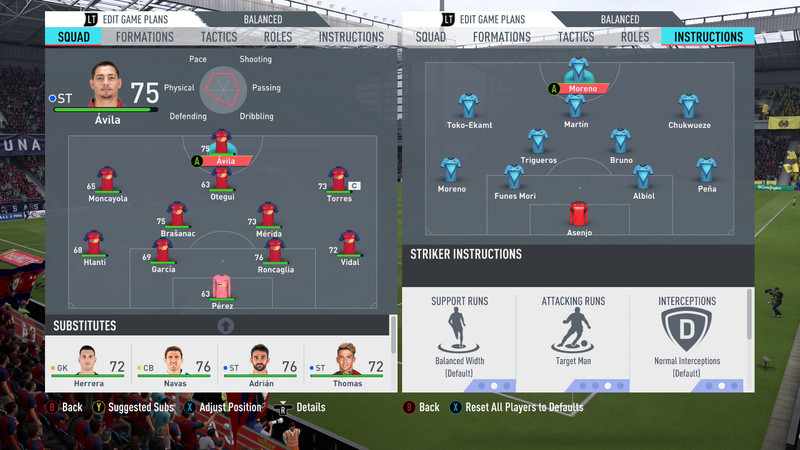Select midfielder Brašanac's shirt
800x450 pixels.
[x=177, y=213]
